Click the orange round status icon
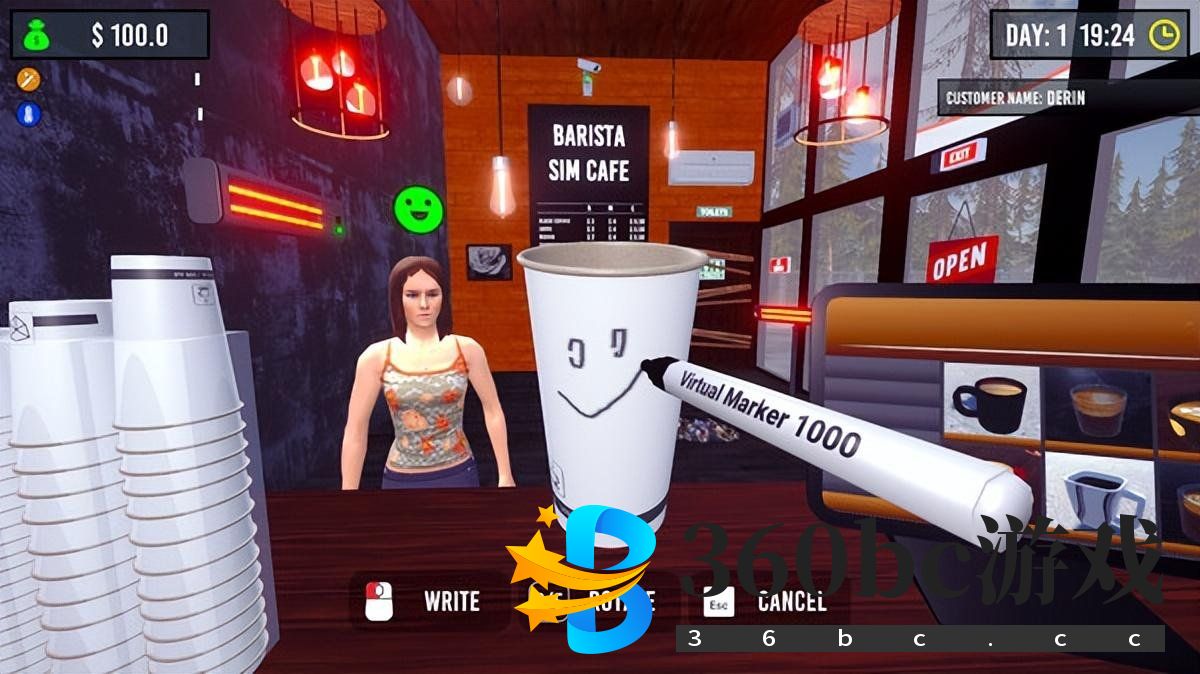The width and height of the screenshot is (1200, 674). coord(28,78)
